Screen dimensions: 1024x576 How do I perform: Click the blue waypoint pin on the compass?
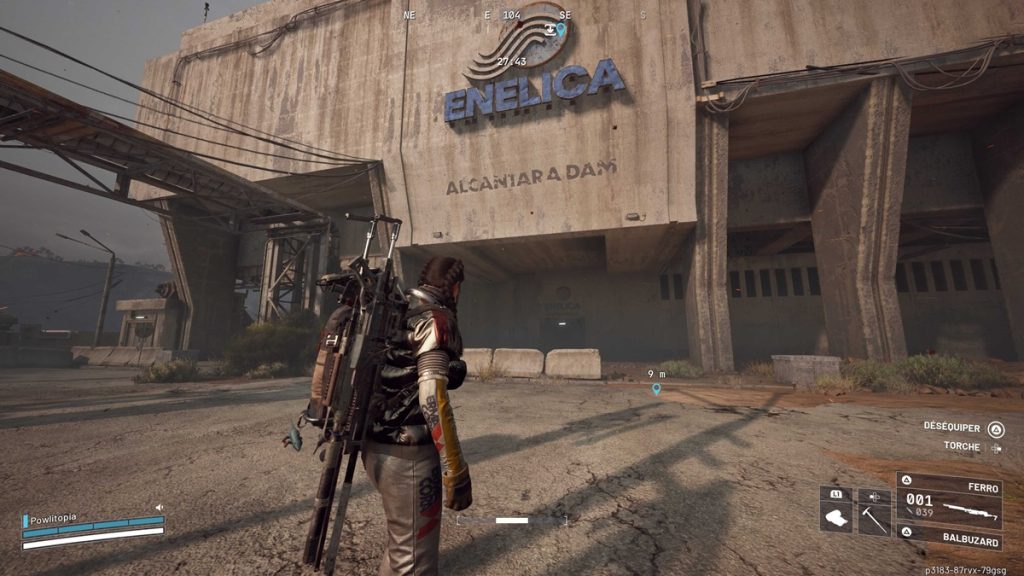[561, 30]
